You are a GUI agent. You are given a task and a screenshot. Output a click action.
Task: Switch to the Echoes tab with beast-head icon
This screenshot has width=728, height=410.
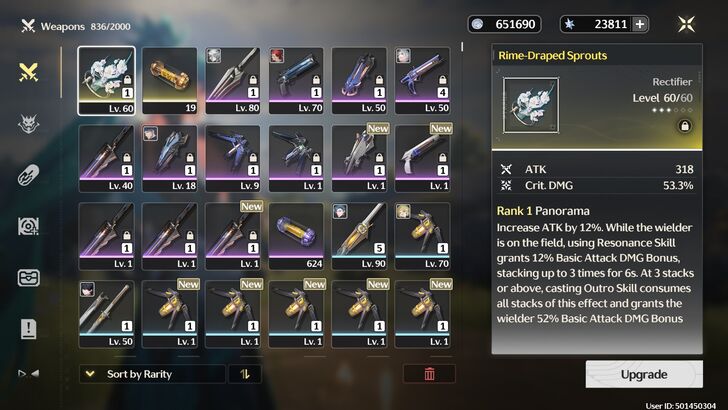tap(29, 123)
